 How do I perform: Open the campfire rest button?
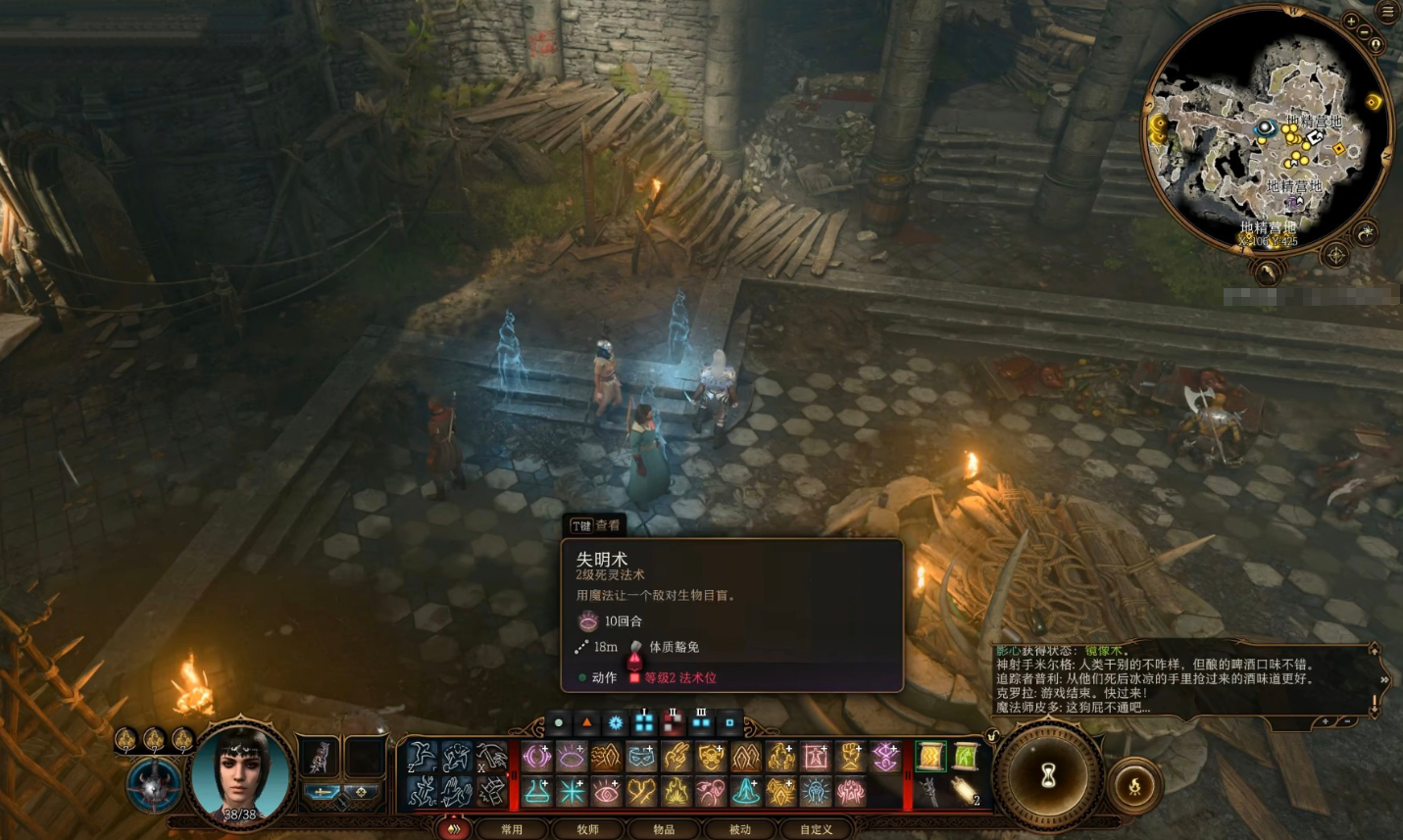point(1135,785)
